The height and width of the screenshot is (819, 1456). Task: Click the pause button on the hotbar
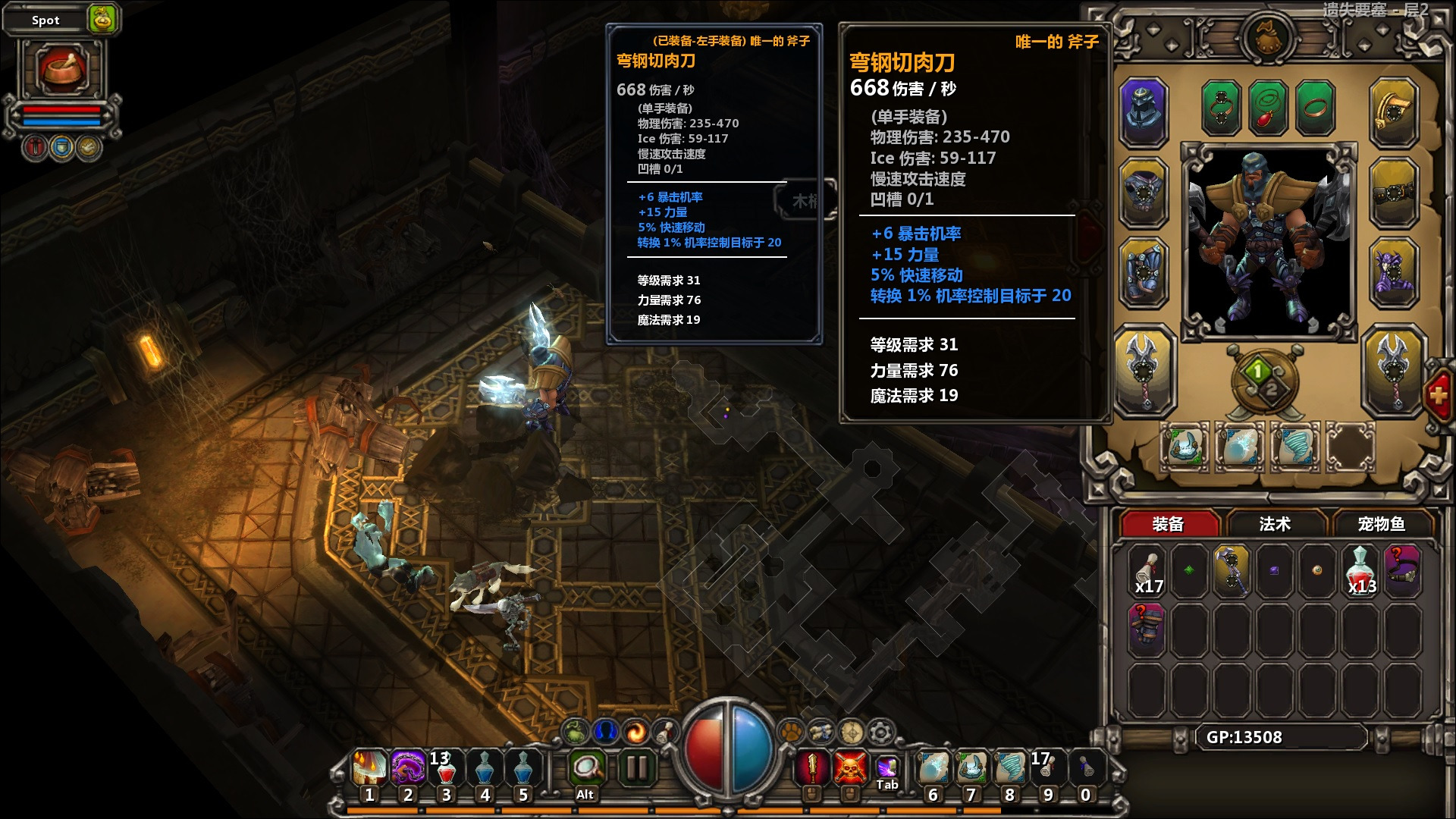point(635,769)
